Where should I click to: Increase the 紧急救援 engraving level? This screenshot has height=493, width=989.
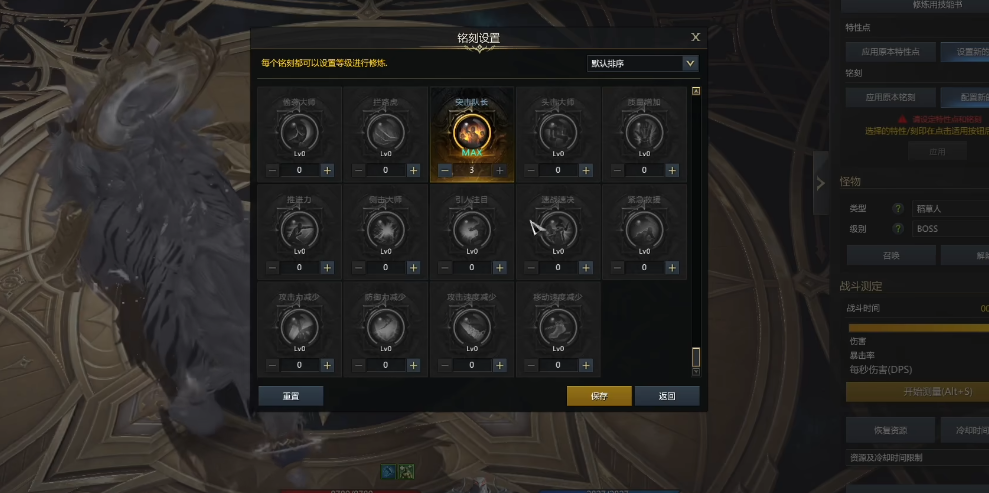click(x=671, y=267)
